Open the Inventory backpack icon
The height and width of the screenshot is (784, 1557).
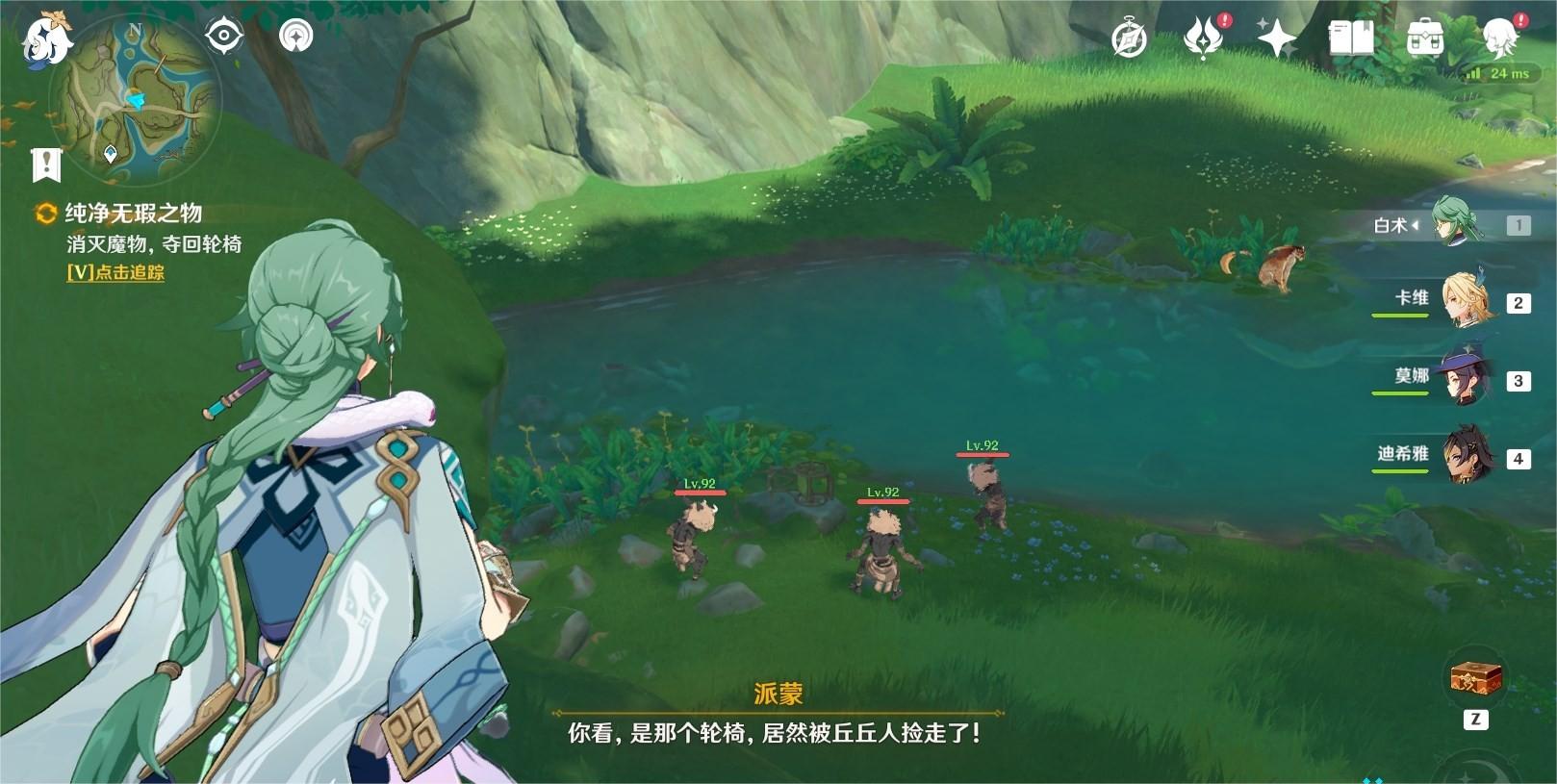[1427, 38]
